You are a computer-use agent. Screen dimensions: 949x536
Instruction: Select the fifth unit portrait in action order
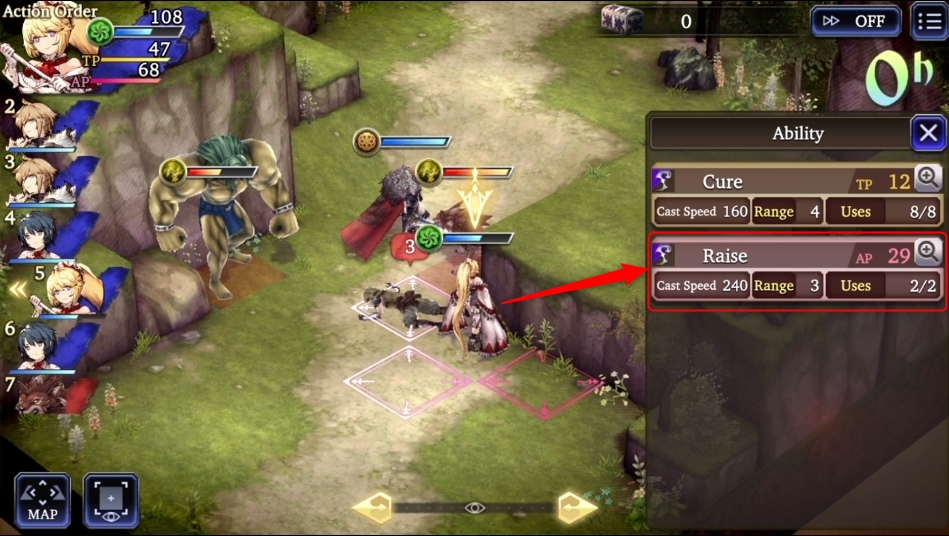click(x=68, y=289)
